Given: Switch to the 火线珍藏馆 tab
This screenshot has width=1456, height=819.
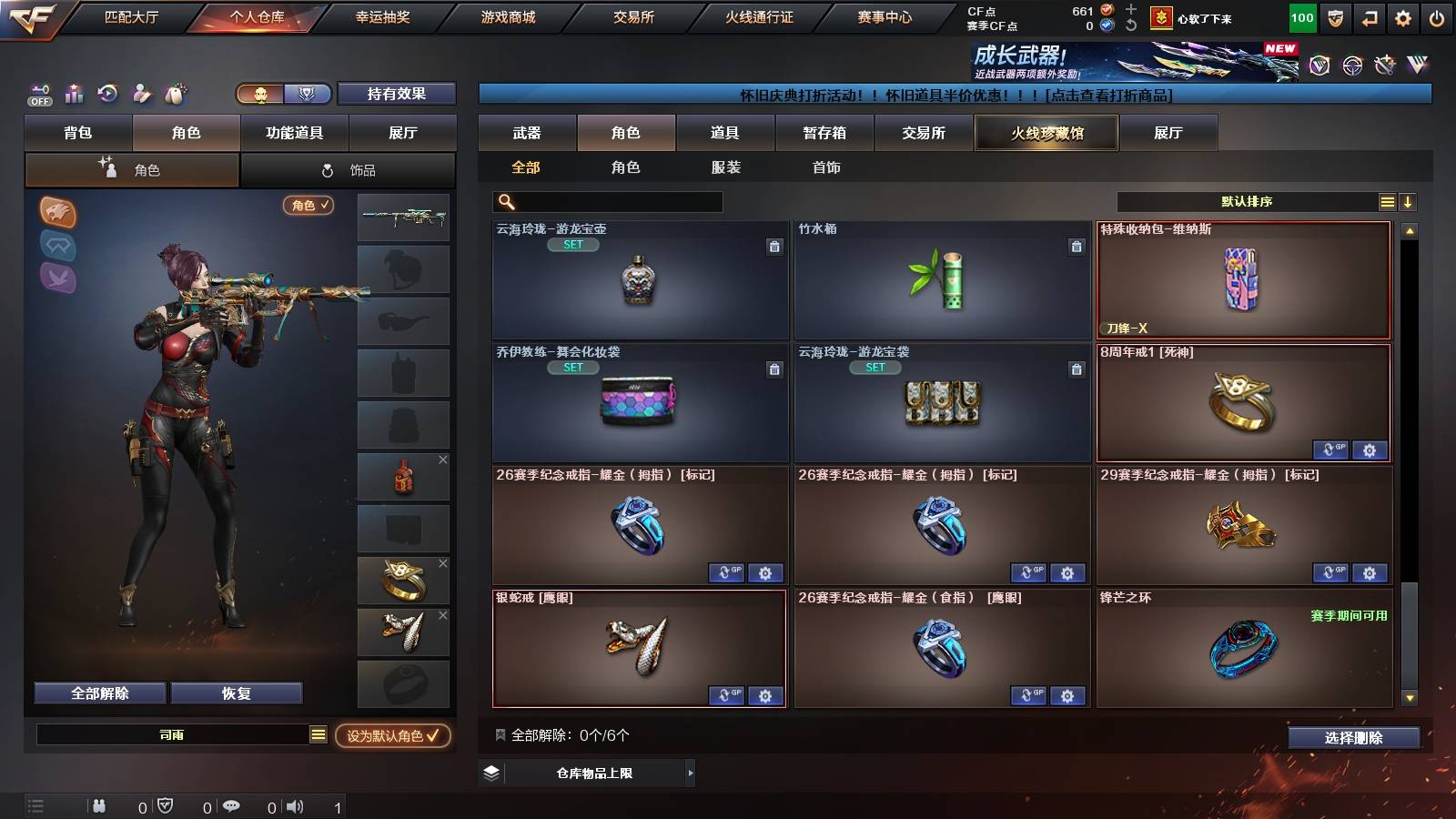Looking at the screenshot, I should (1046, 133).
